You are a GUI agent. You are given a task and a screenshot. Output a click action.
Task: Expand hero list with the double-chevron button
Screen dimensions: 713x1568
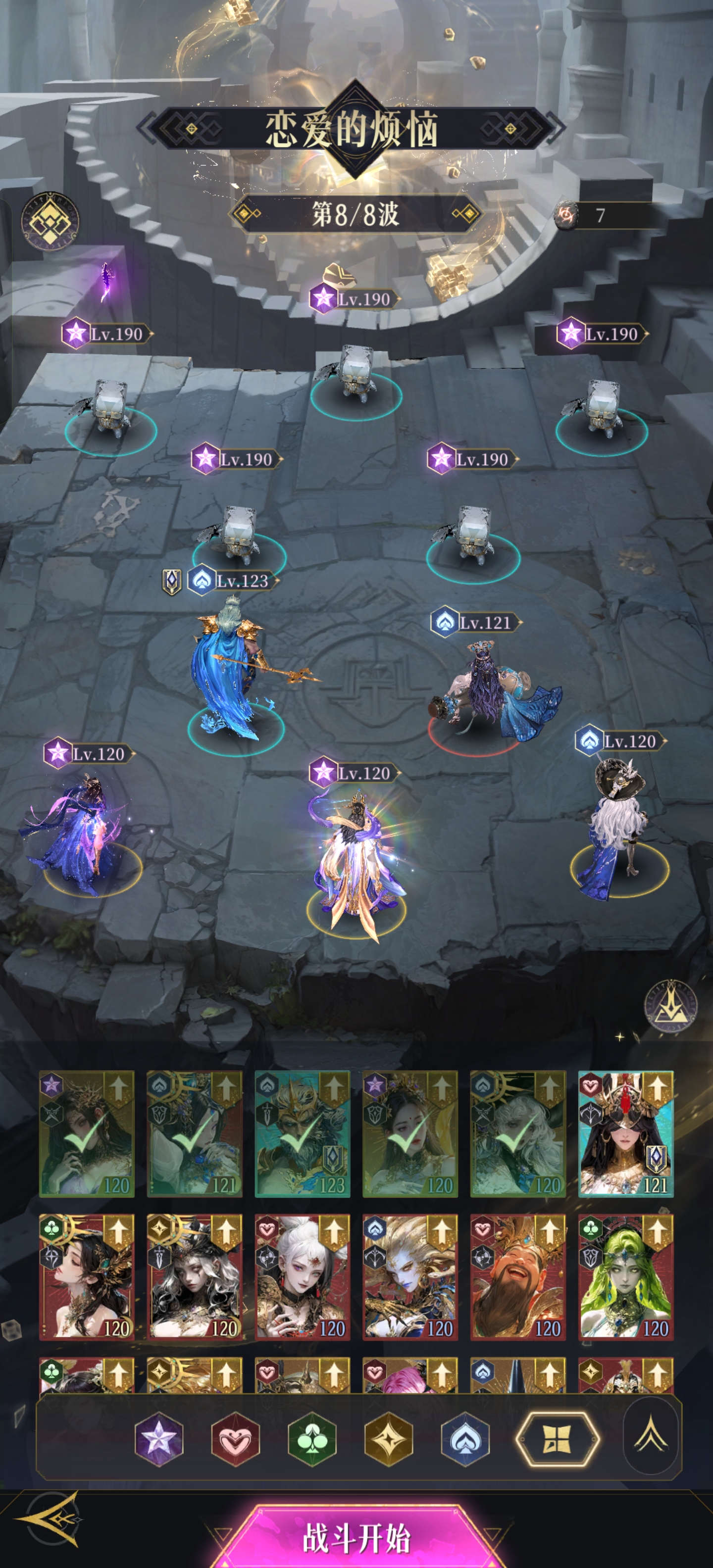pyautogui.click(x=651, y=1435)
